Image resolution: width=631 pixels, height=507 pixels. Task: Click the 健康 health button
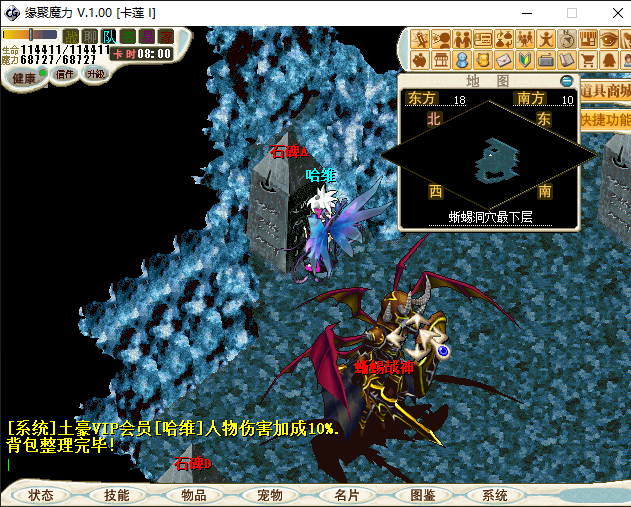pos(24,77)
